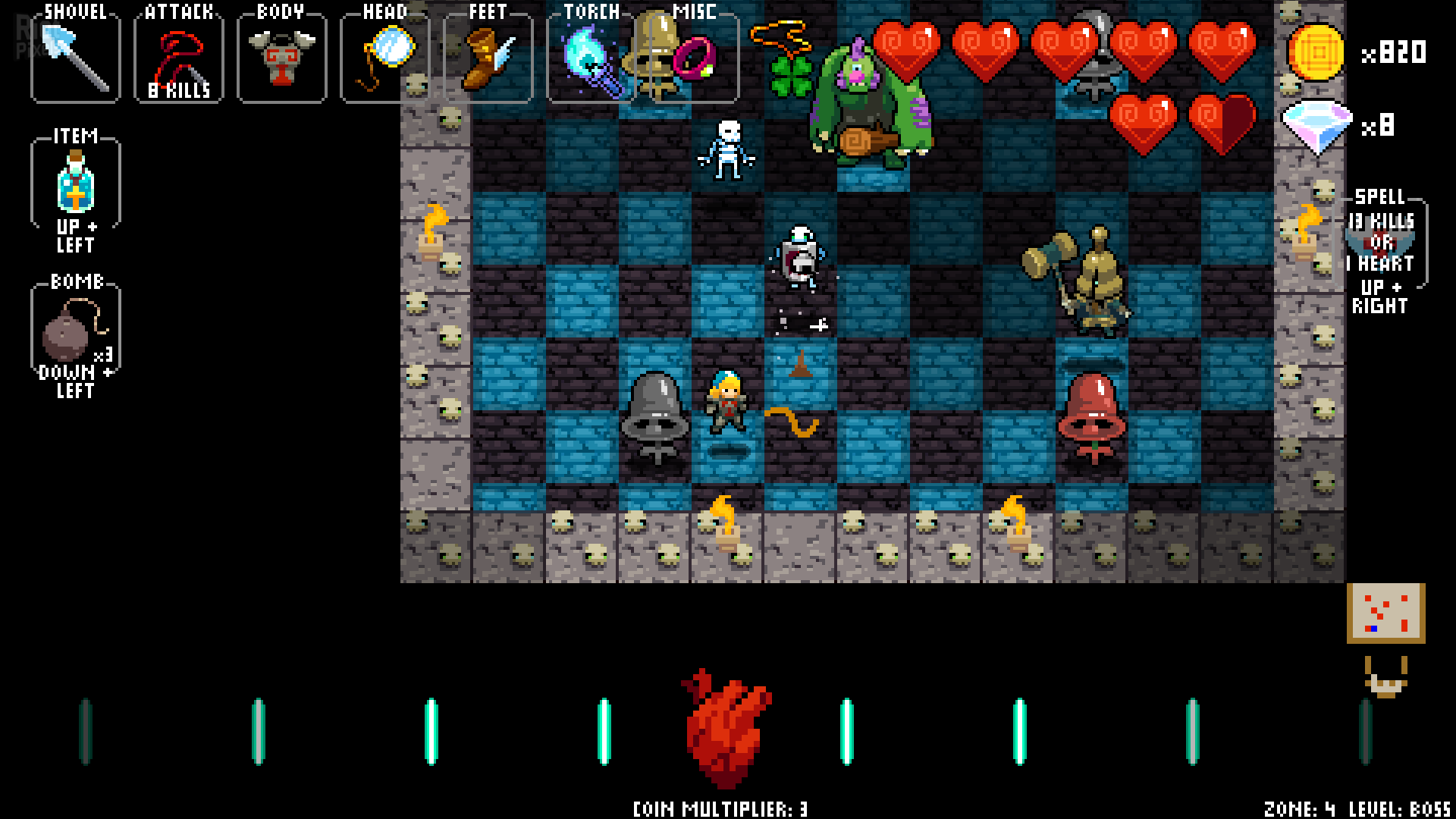Click the blue flame Torch slot

[x=591, y=58]
